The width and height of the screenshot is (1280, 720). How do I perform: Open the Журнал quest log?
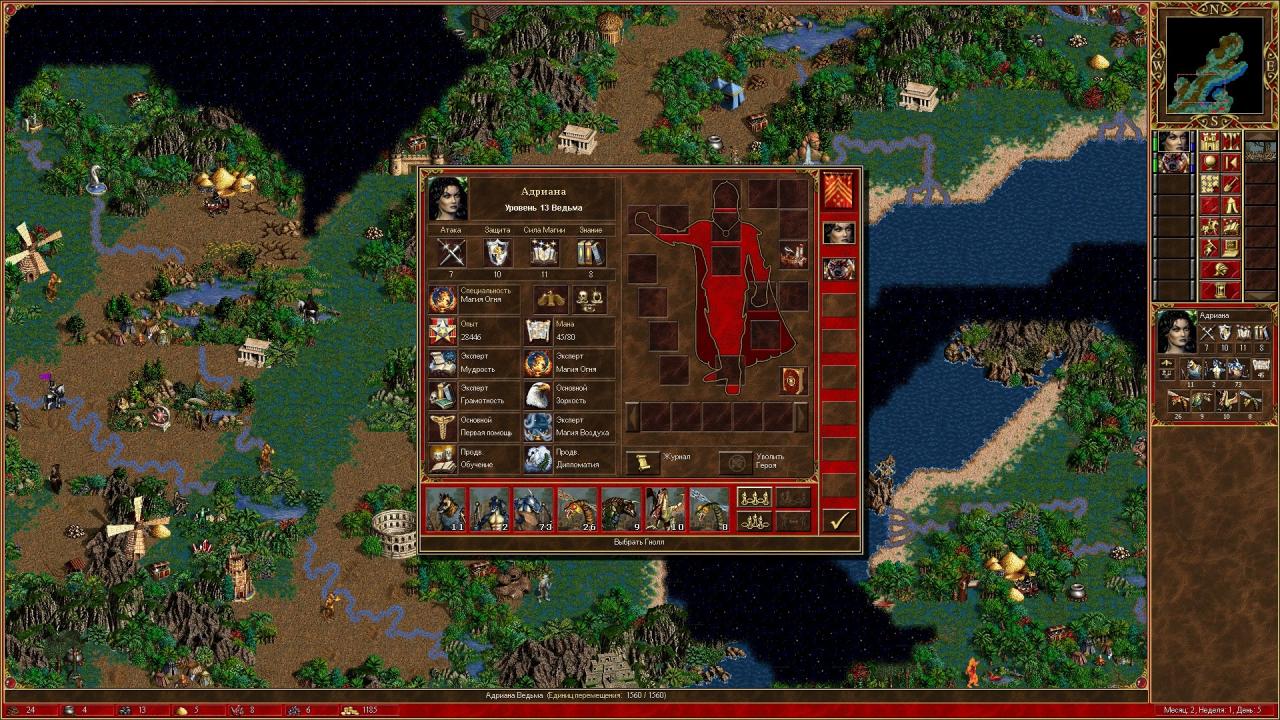point(643,462)
